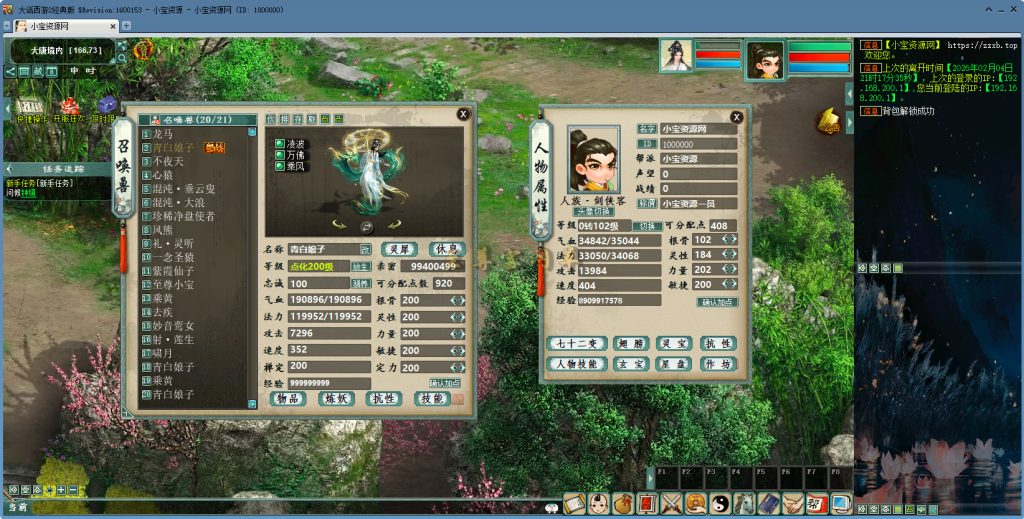Open the summon's 技能 skills

click(x=433, y=398)
